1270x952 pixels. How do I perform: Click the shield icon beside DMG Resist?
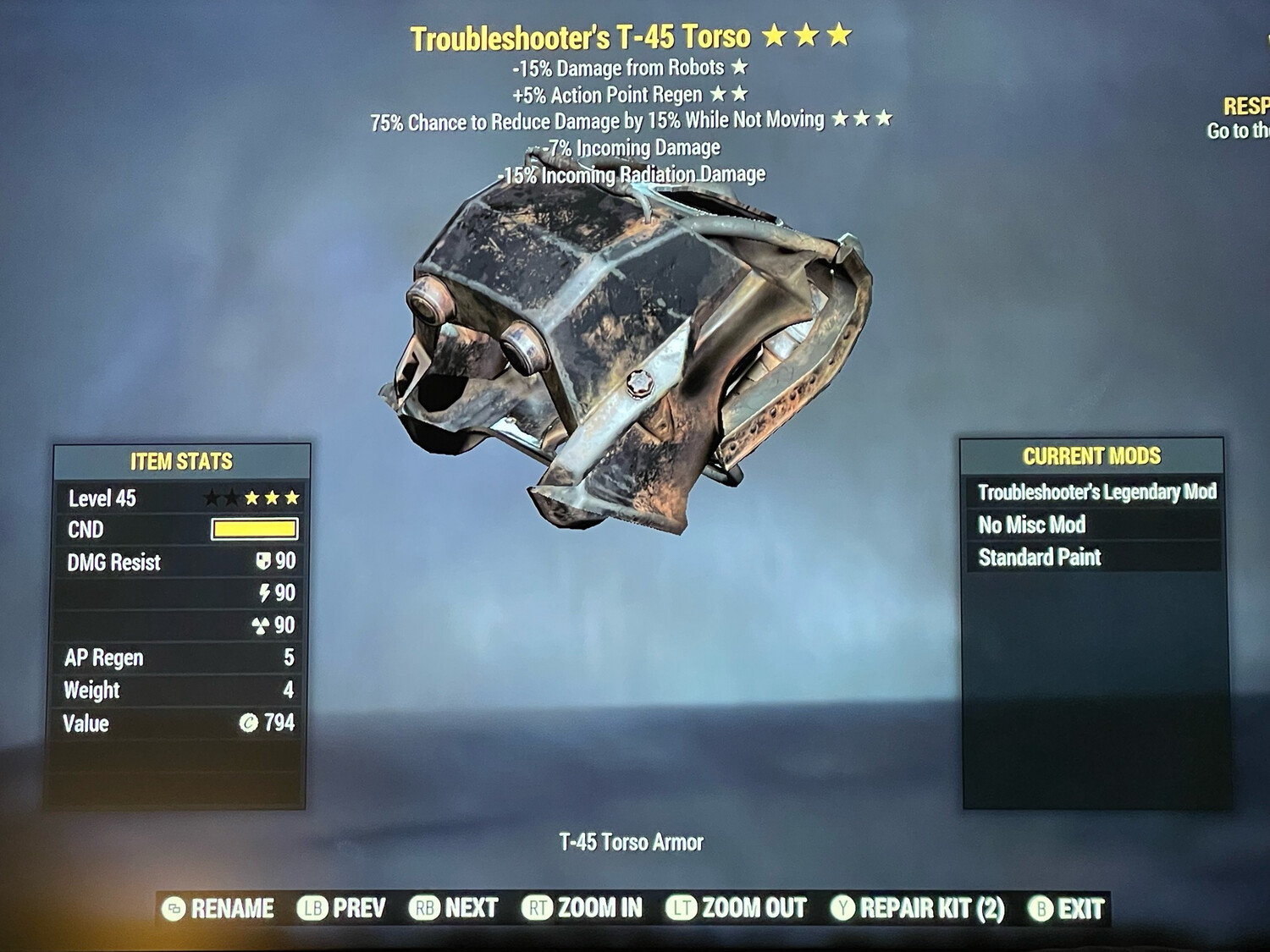tap(263, 561)
